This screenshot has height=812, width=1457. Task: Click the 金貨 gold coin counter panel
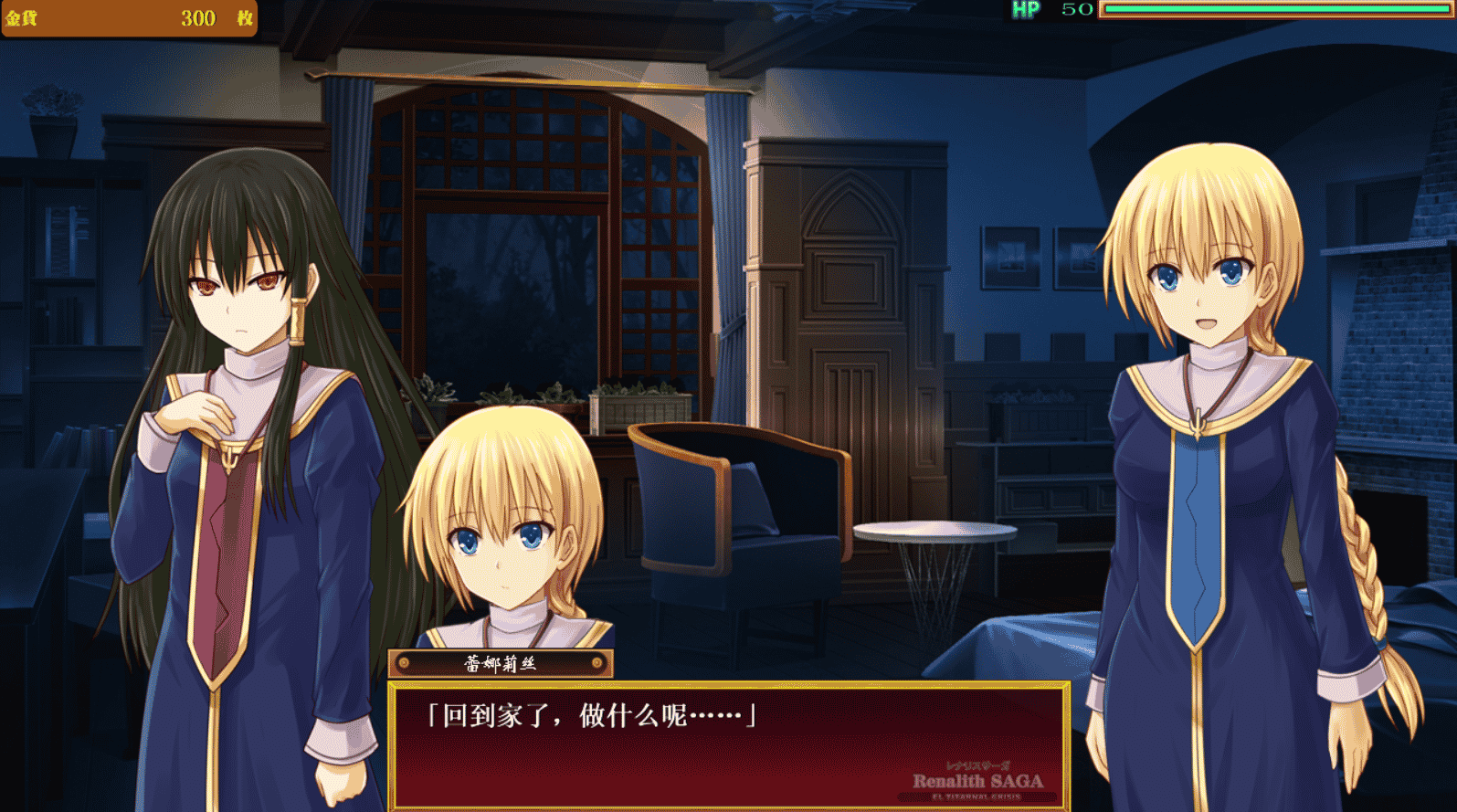click(128, 18)
